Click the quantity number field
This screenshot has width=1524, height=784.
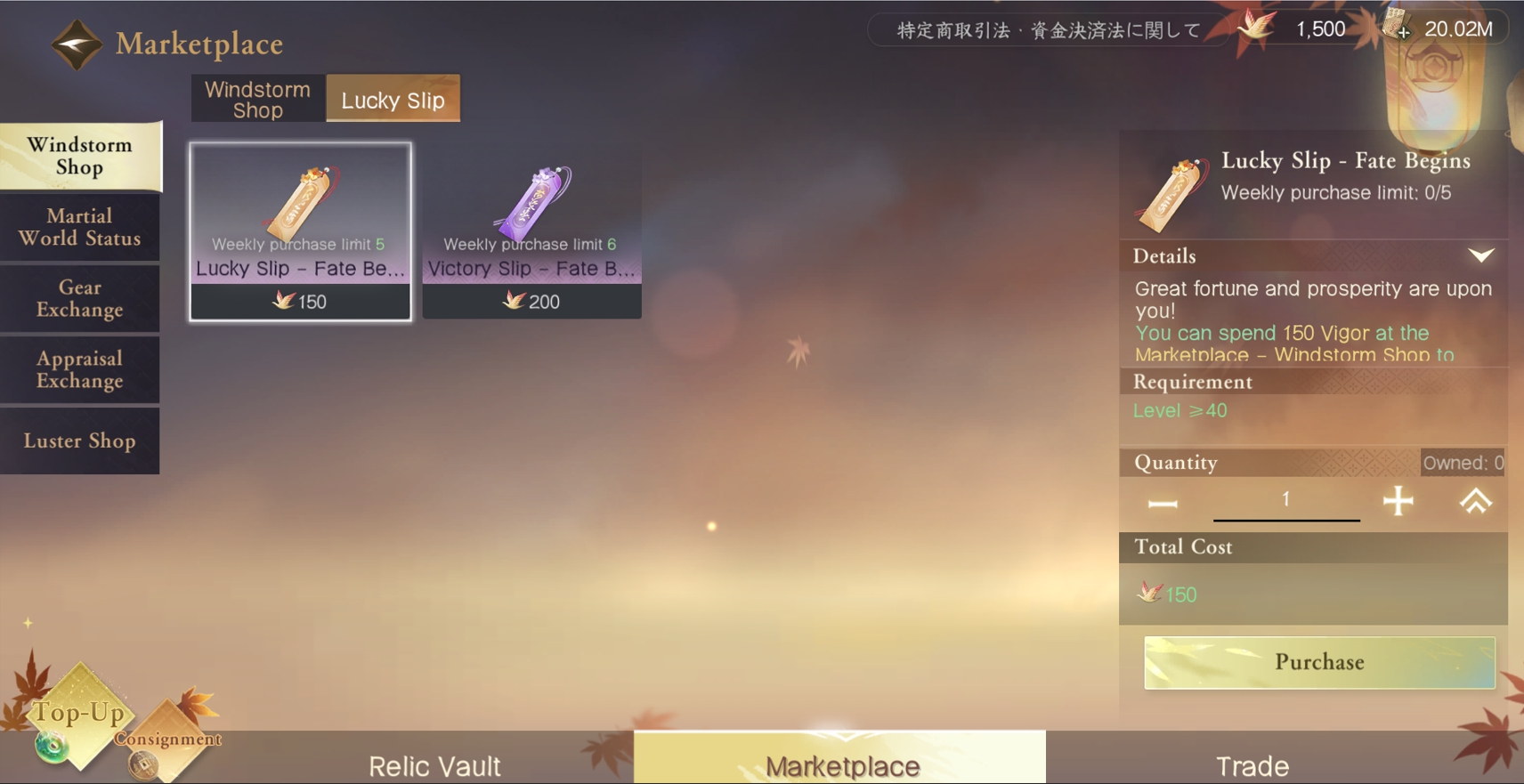pos(1285,500)
